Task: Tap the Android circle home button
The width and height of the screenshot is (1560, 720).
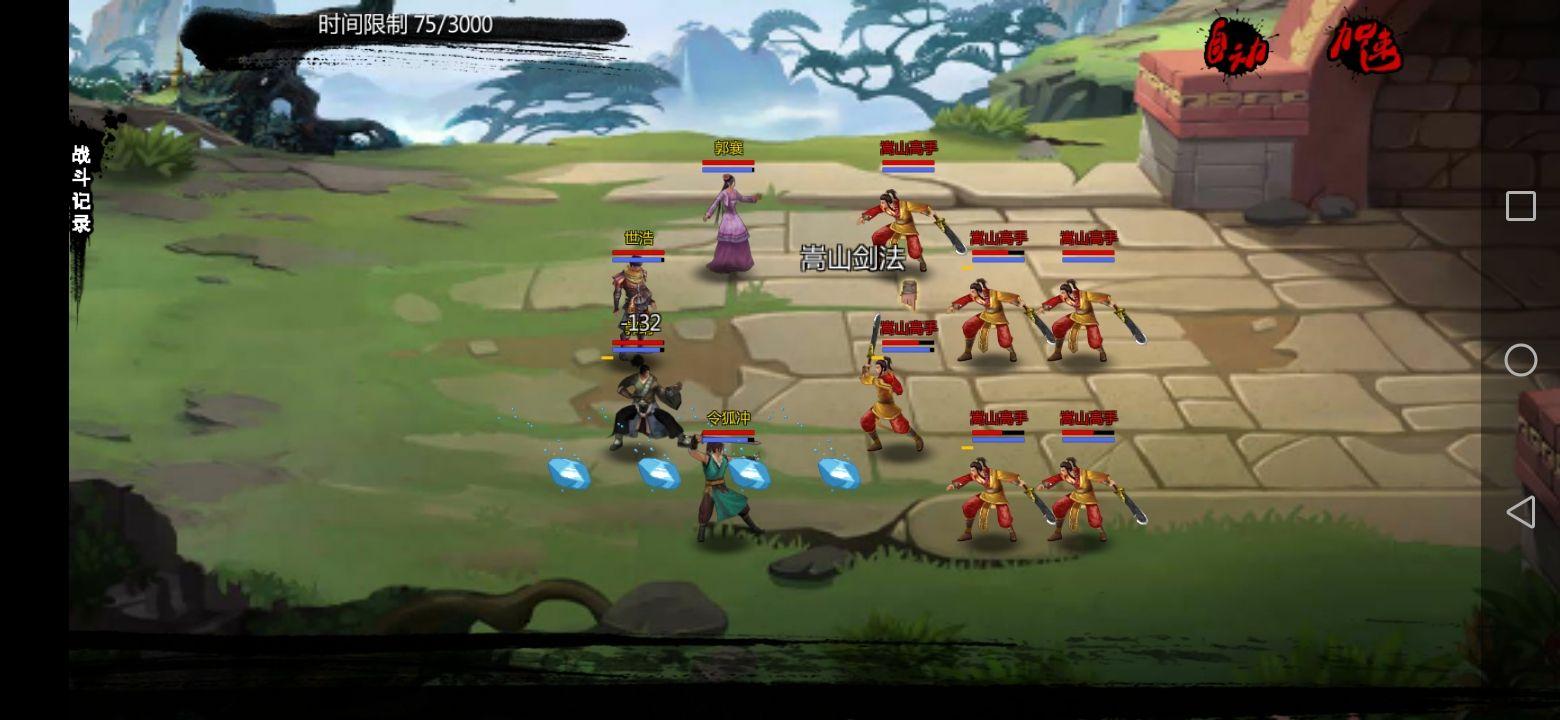Action: tap(1520, 360)
